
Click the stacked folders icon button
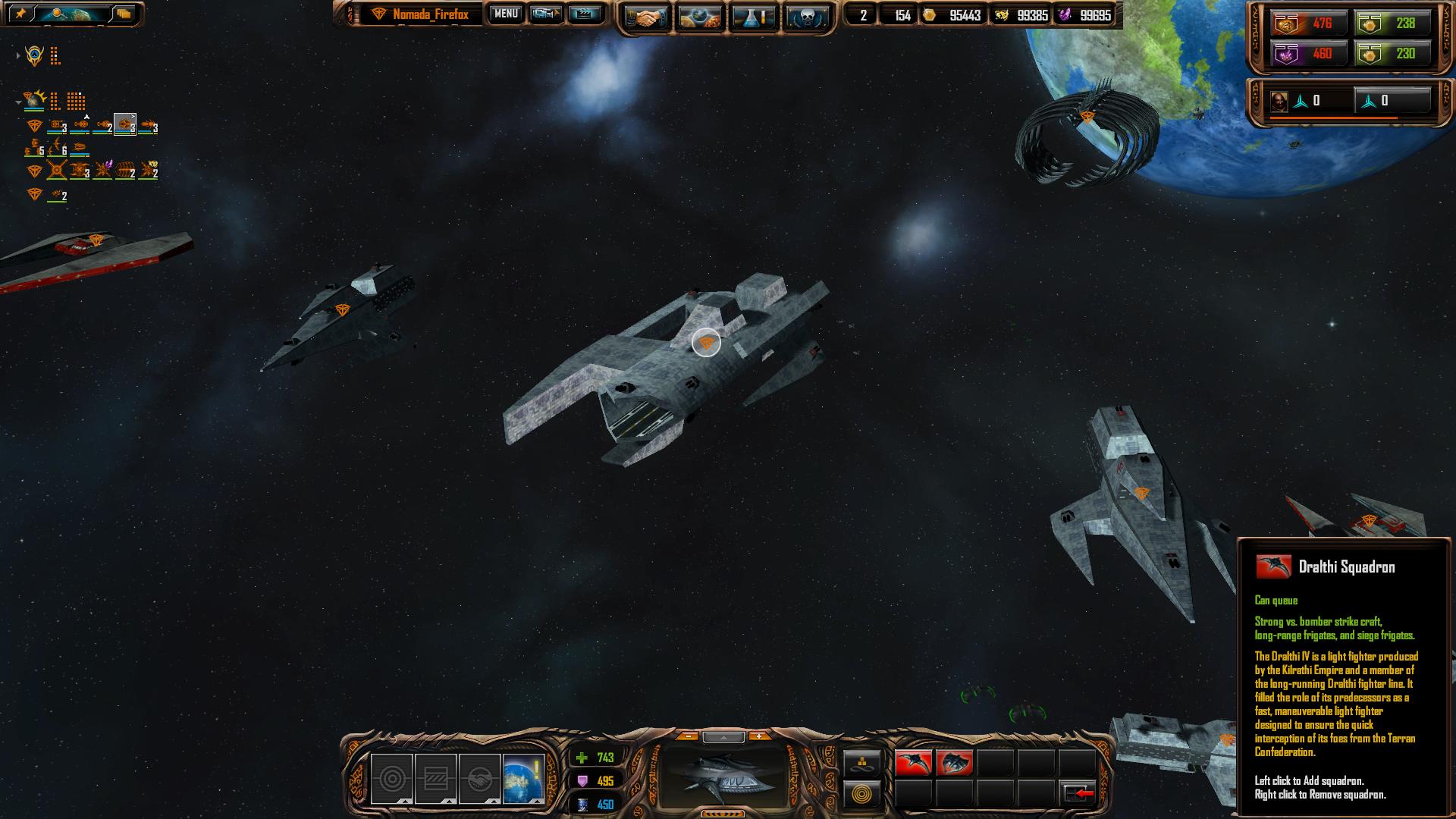coord(124,14)
